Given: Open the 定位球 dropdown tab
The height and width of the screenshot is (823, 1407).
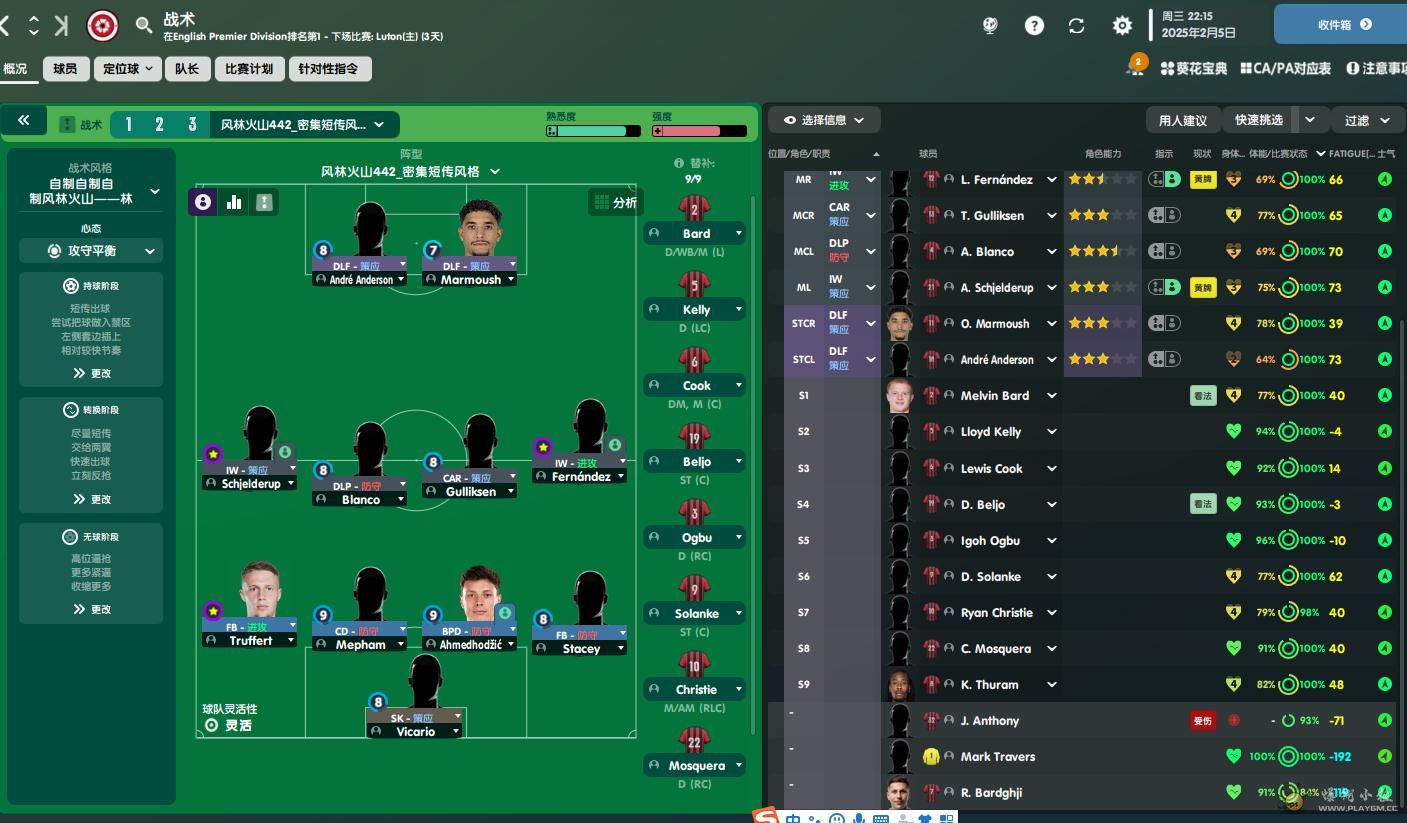Looking at the screenshot, I should point(127,69).
